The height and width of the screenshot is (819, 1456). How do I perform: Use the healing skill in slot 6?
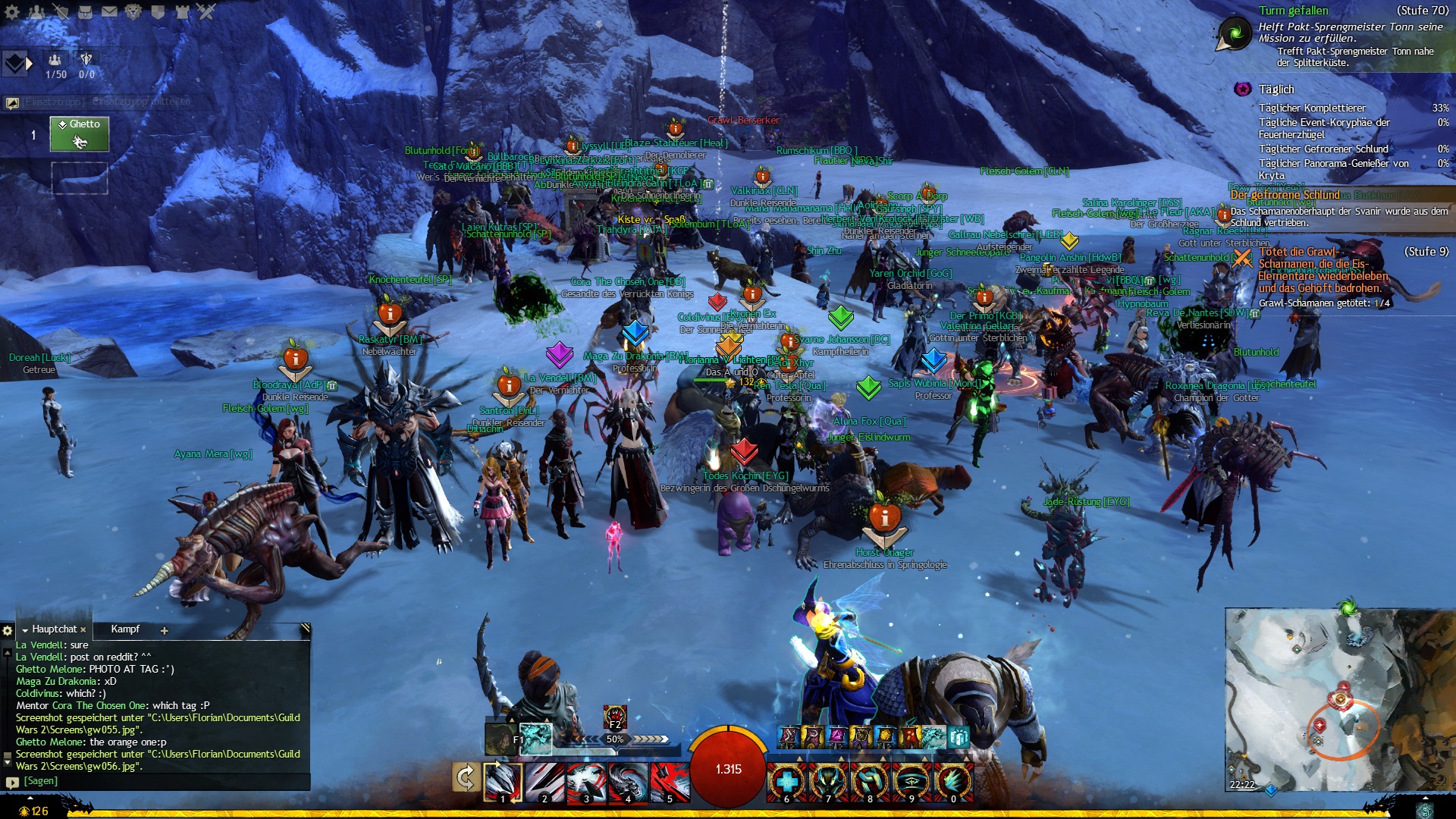(786, 781)
